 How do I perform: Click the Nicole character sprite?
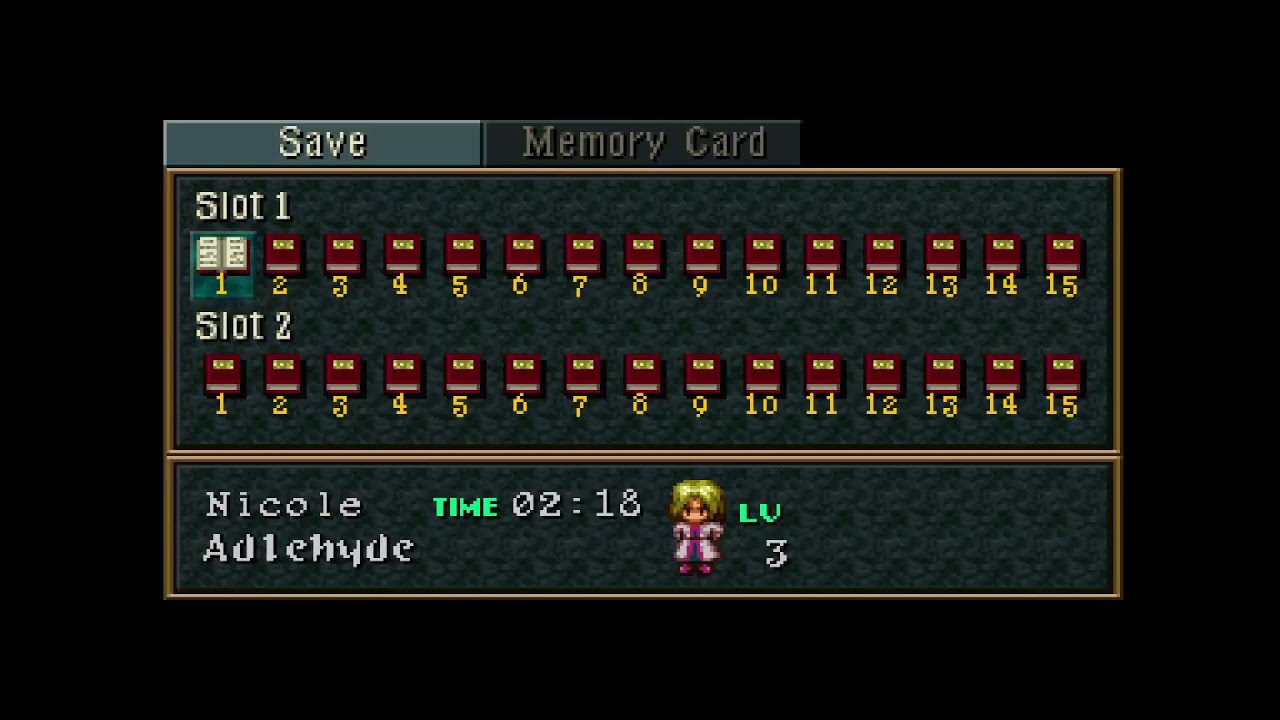(x=697, y=525)
